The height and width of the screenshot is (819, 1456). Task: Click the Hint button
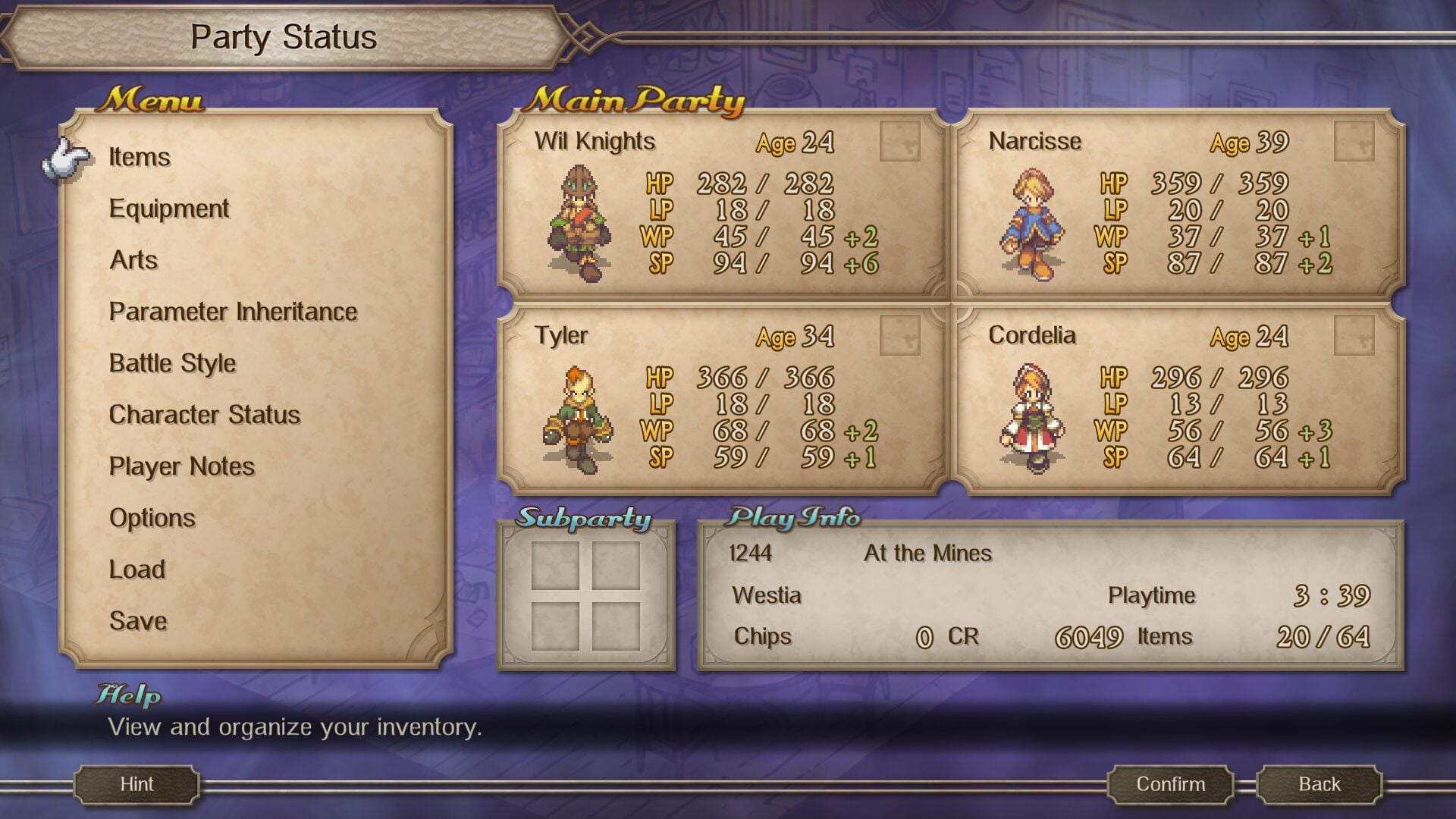click(x=136, y=784)
